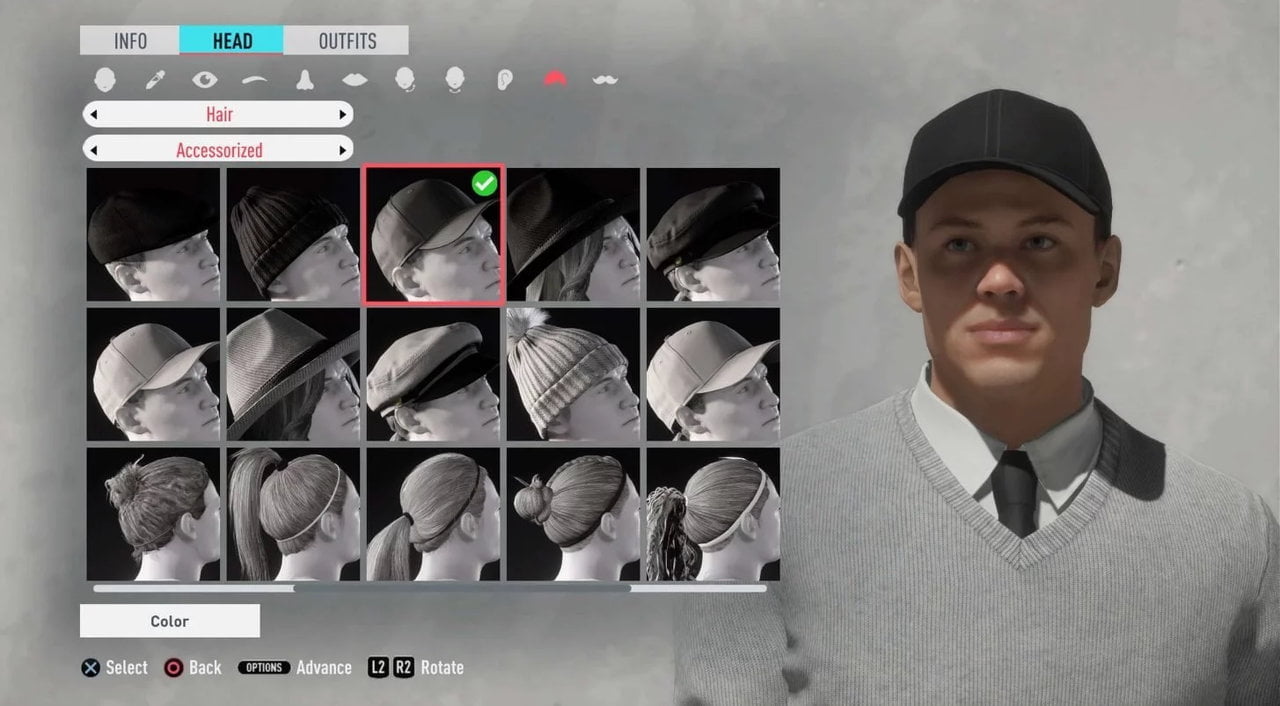The width and height of the screenshot is (1280, 706).
Task: Open the OUTFITS tab
Action: (x=347, y=41)
